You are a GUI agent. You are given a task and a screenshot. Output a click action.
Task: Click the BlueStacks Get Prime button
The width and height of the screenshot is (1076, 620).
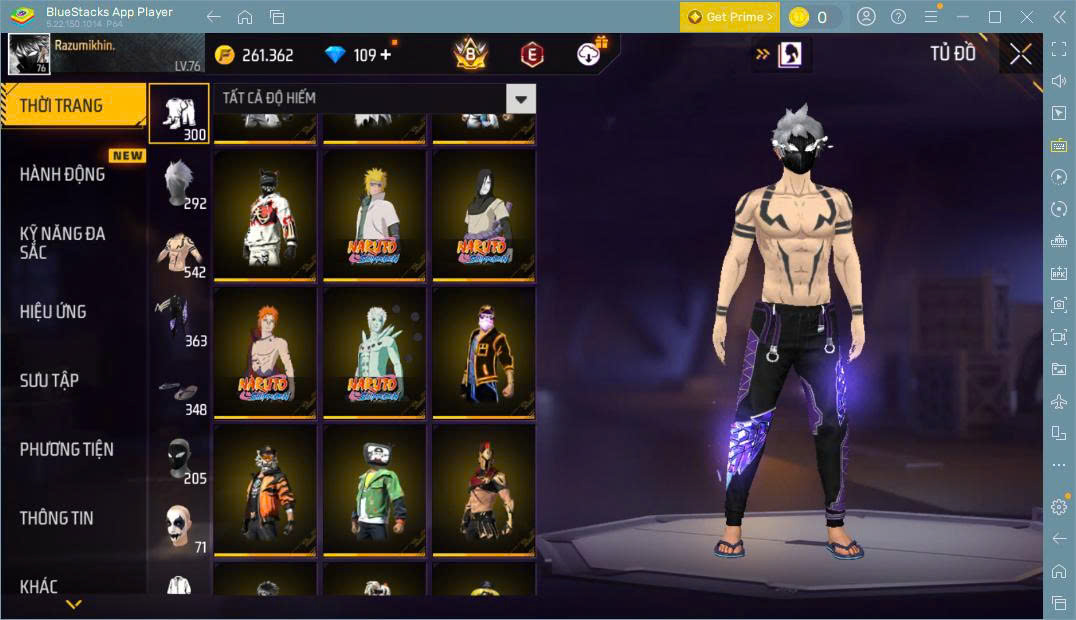pos(730,17)
